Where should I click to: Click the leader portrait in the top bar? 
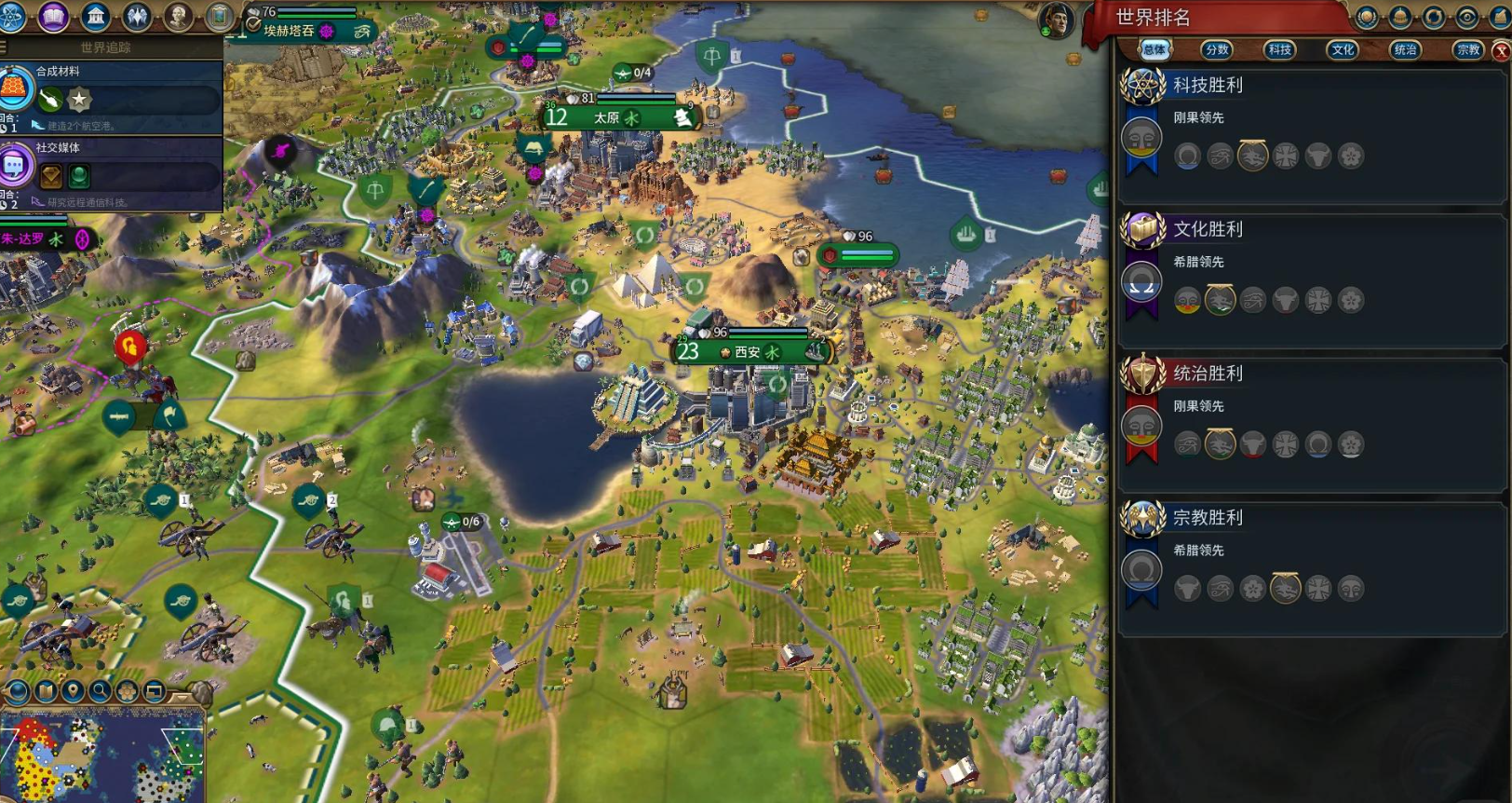pos(1057,19)
